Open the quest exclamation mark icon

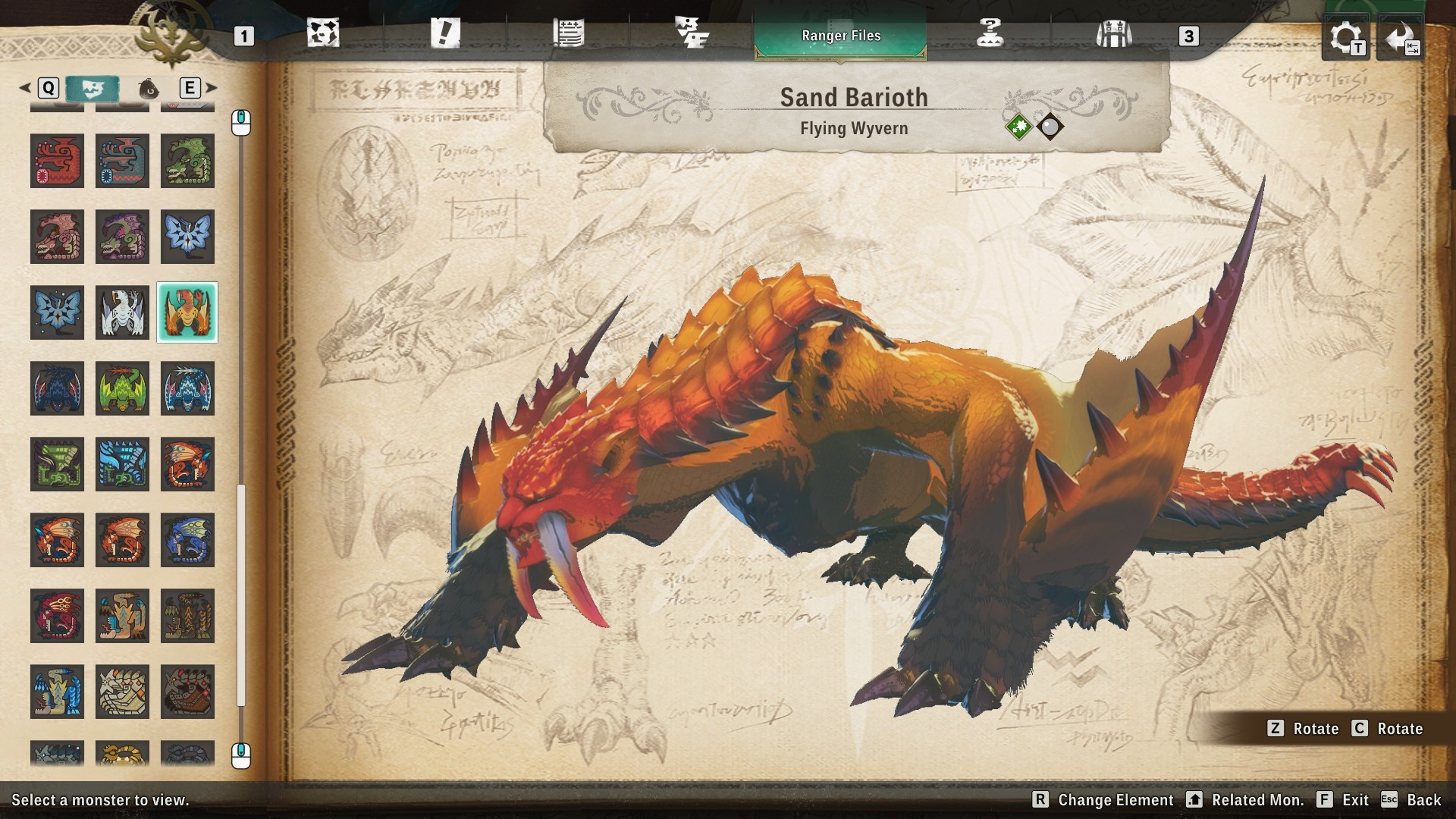[447, 33]
